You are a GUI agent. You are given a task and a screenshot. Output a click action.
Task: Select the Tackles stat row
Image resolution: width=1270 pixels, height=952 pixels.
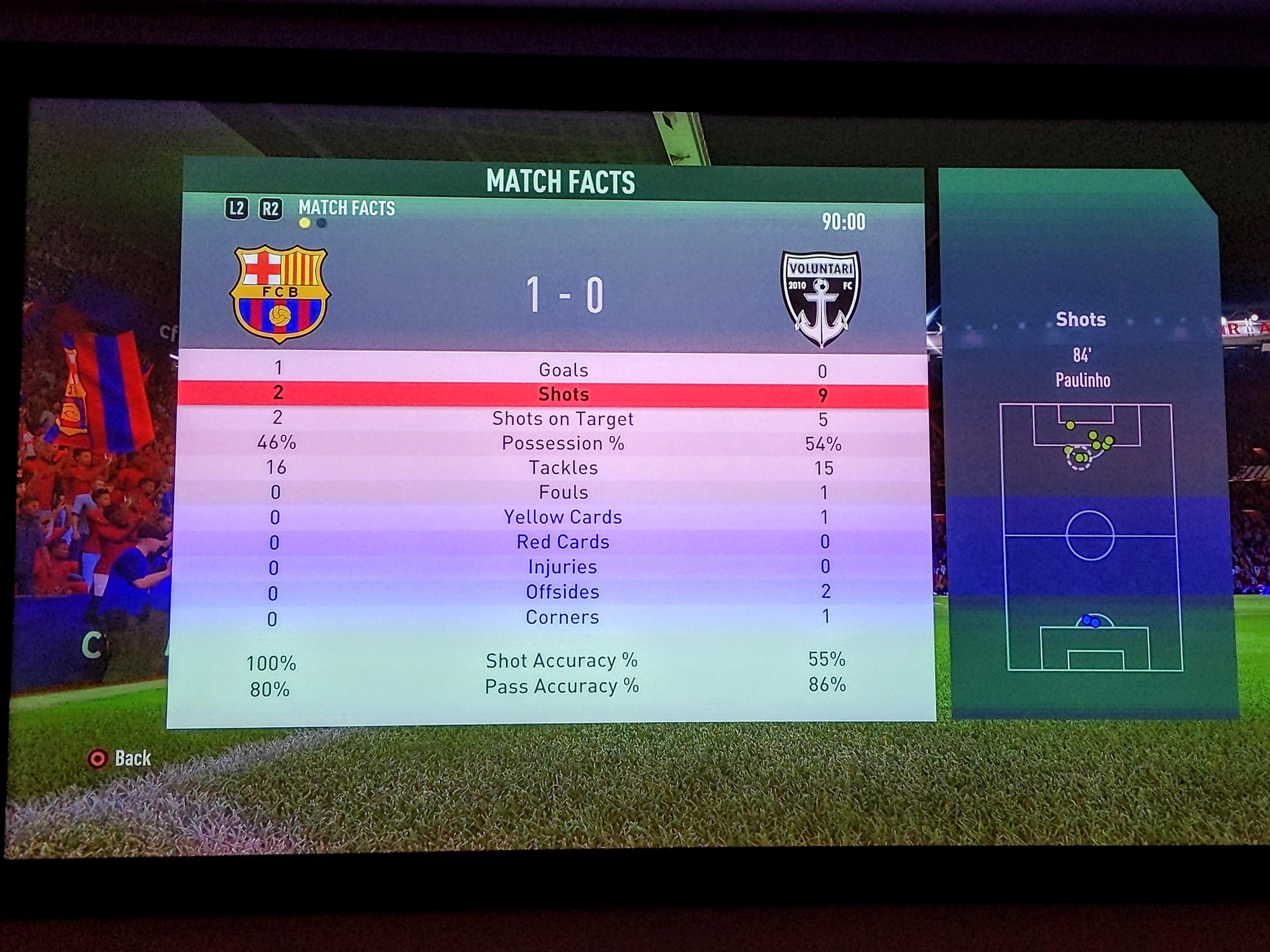tap(562, 468)
